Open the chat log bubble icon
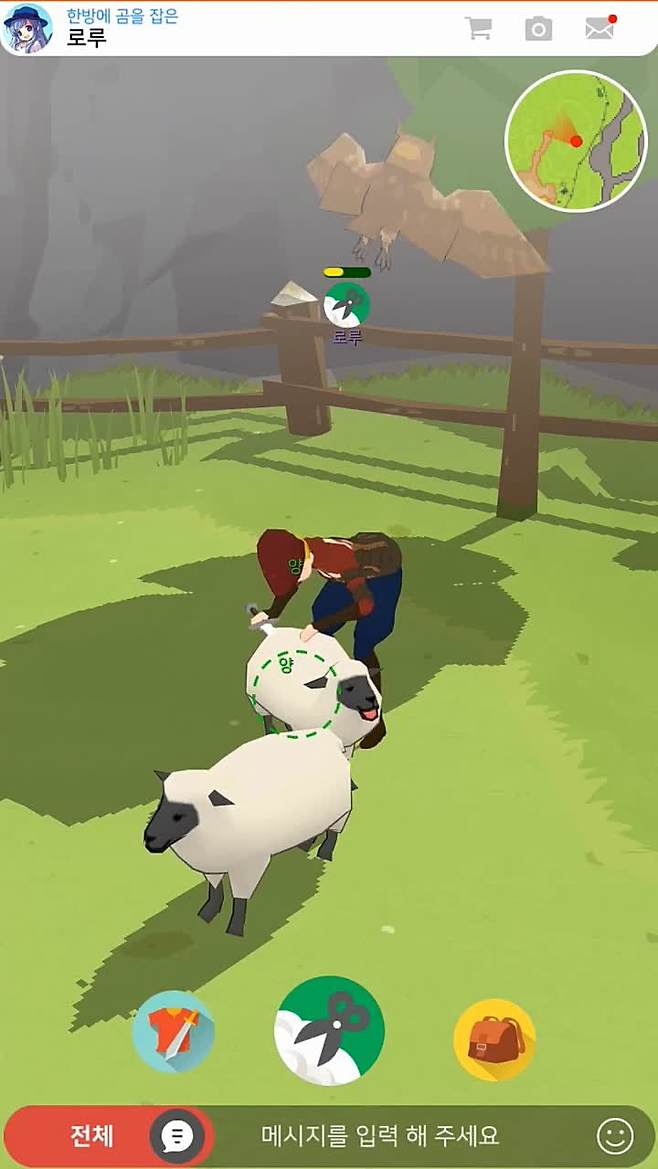The height and width of the screenshot is (1169, 658). pyautogui.click(x=178, y=1136)
